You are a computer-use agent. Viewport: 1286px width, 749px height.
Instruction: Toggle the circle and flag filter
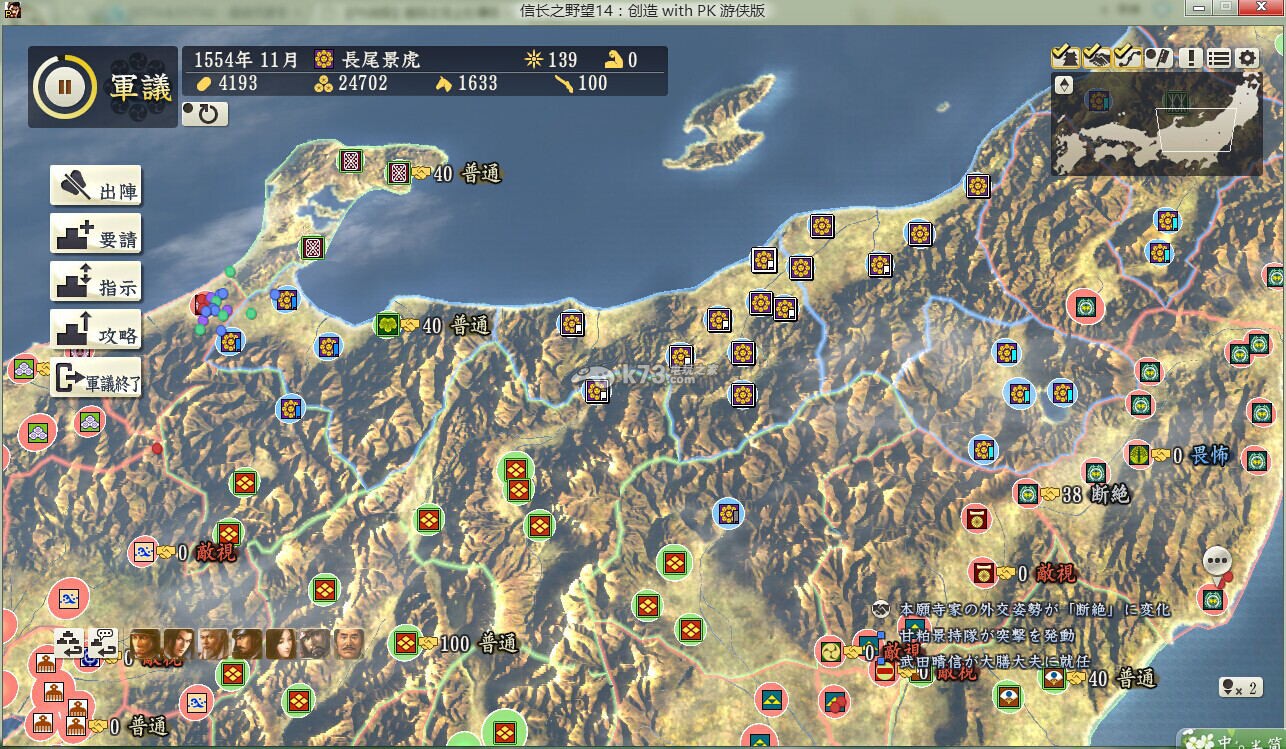1158,57
